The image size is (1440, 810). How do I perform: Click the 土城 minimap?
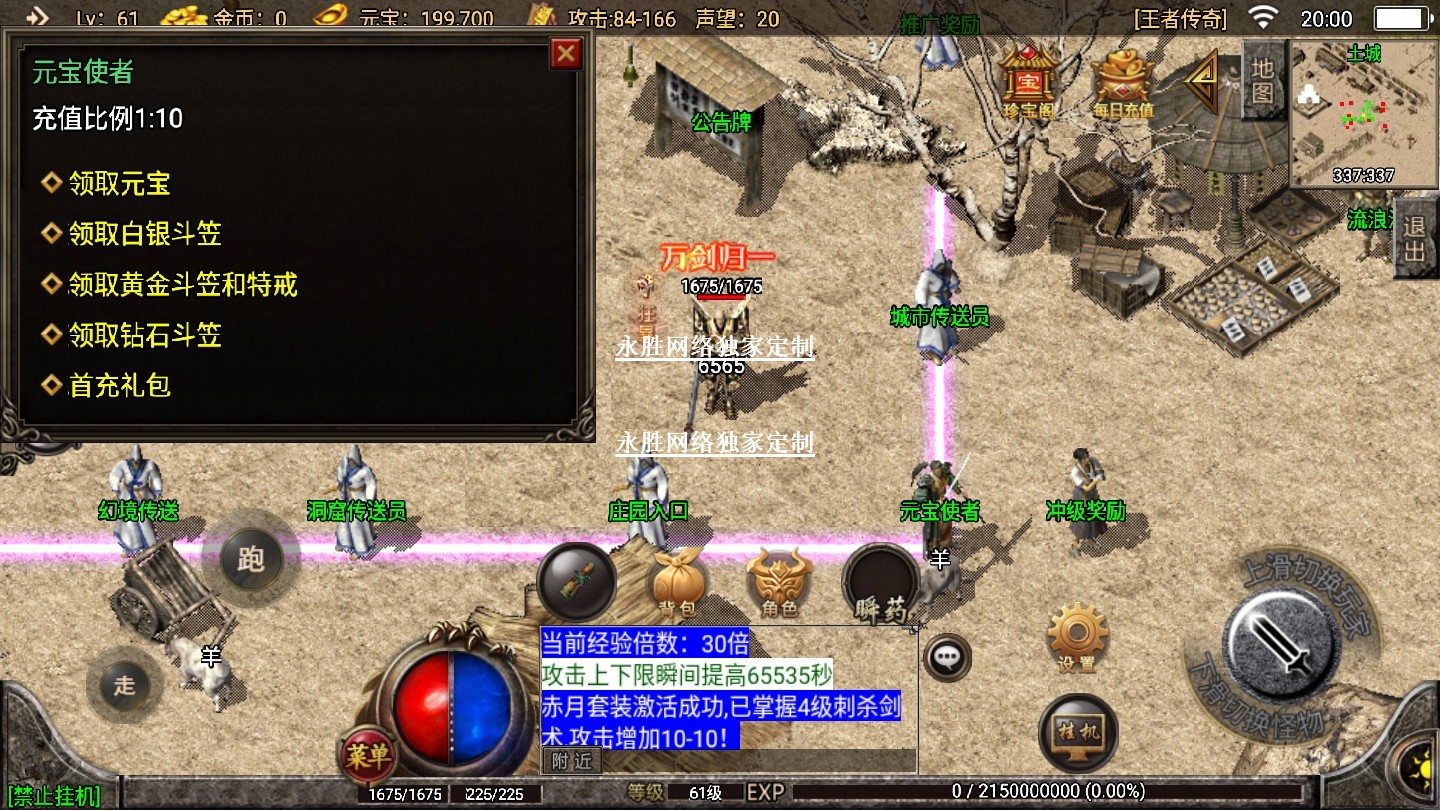(x=1361, y=113)
